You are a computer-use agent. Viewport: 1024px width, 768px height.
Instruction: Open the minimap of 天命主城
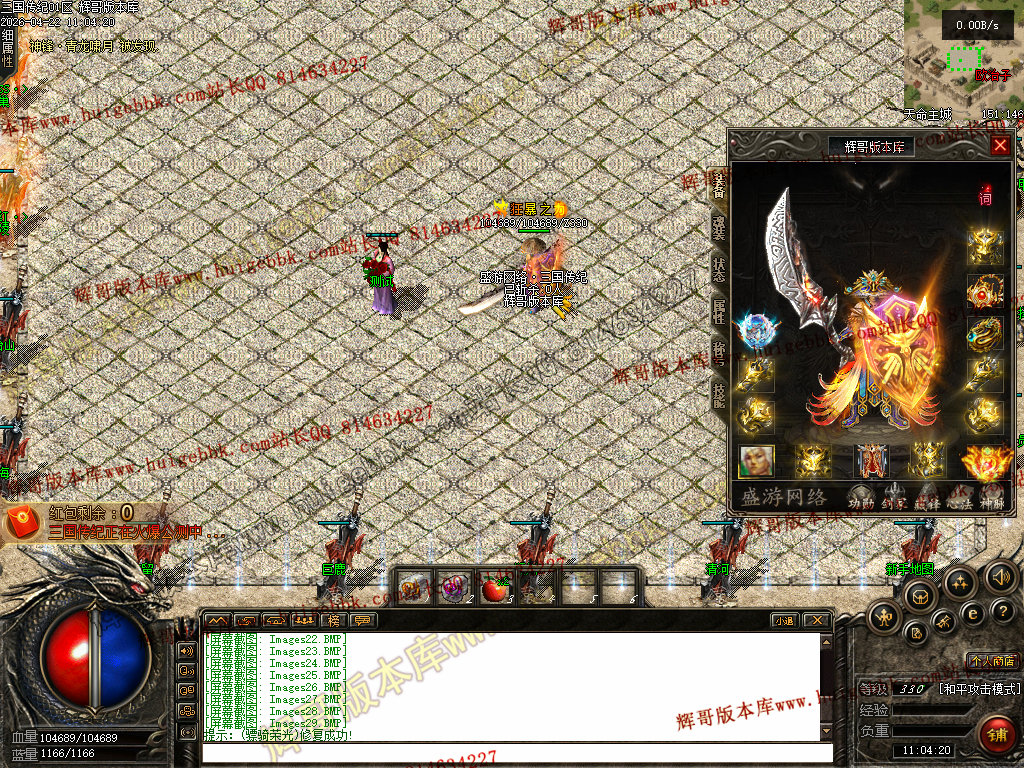tap(962, 55)
